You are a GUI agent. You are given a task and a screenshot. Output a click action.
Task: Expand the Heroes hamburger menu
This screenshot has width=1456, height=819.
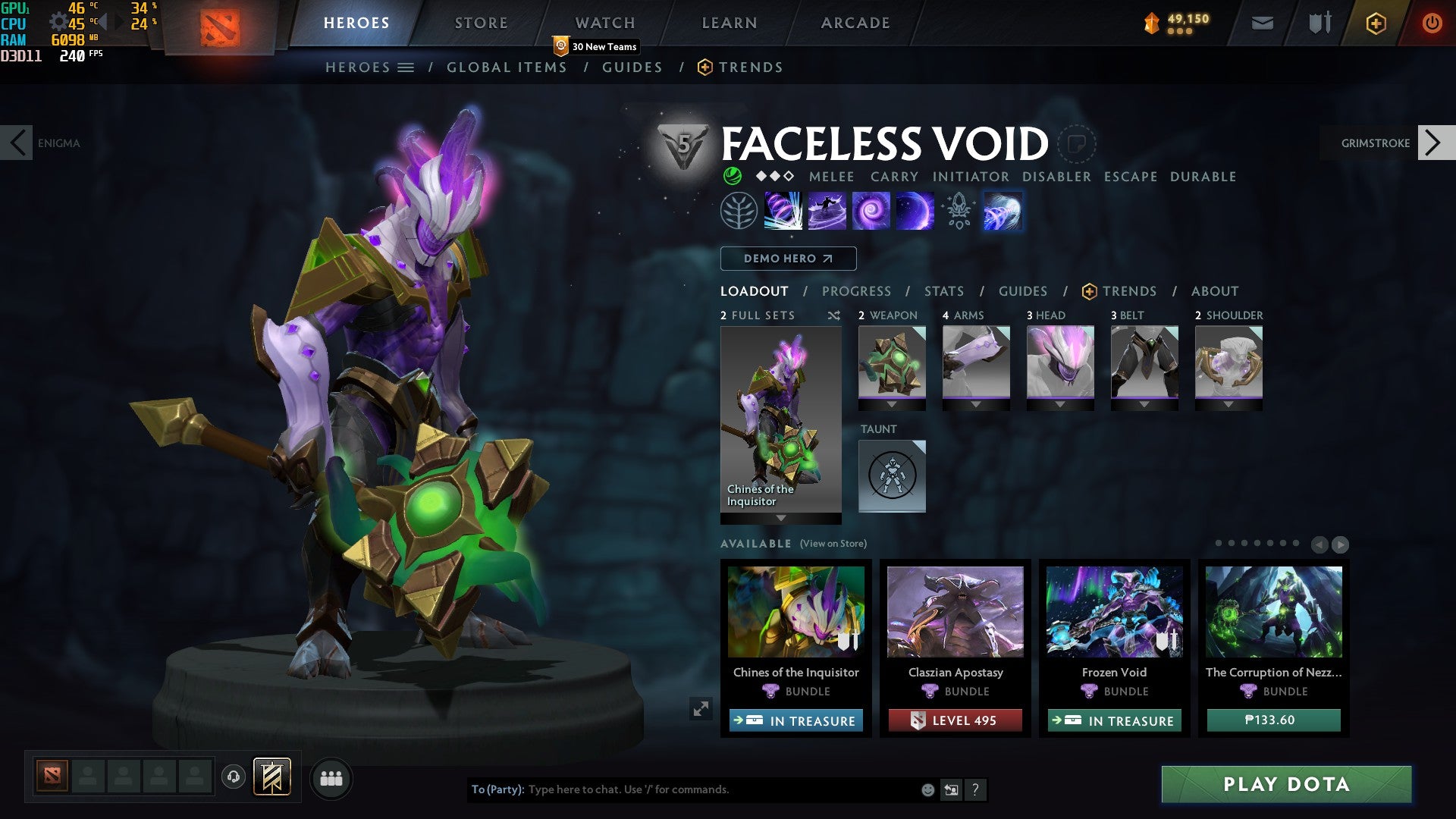pyautogui.click(x=406, y=67)
